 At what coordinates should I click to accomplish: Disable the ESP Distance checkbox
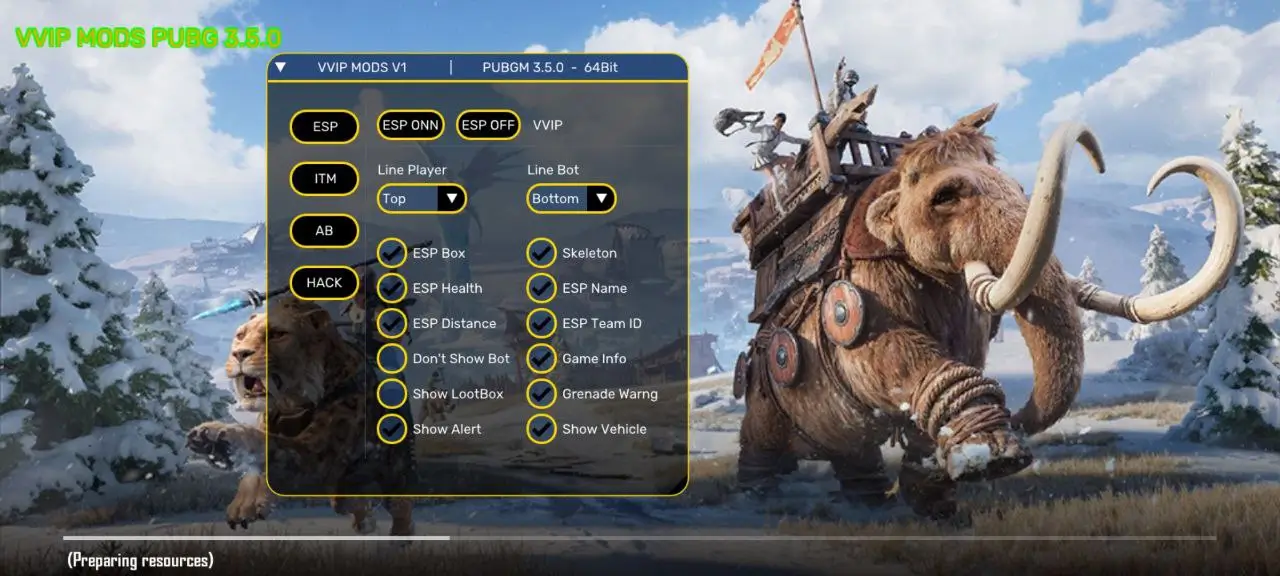[392, 323]
